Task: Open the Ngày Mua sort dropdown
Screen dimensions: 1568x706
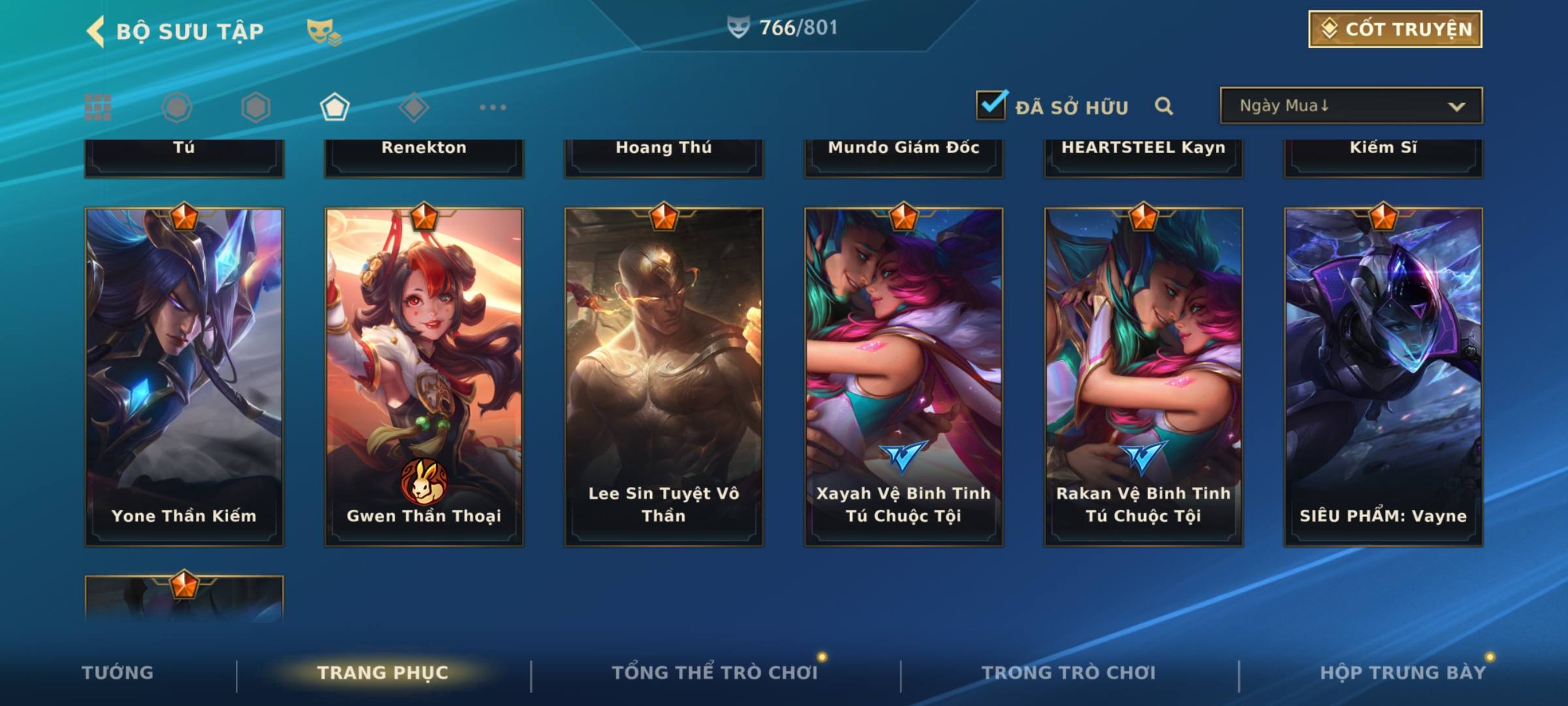Action: point(1350,106)
